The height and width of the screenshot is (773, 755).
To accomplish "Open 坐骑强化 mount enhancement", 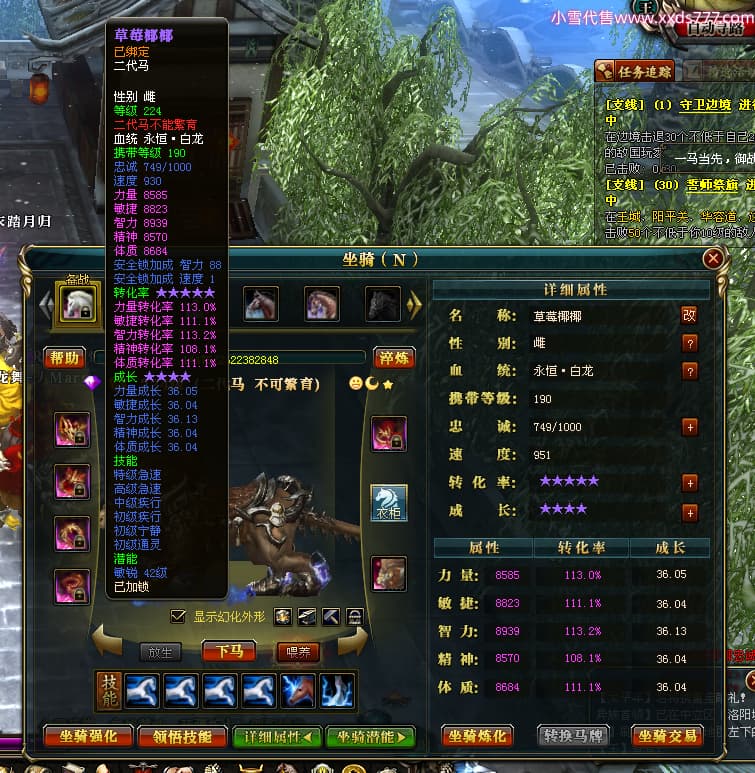I will (x=88, y=737).
